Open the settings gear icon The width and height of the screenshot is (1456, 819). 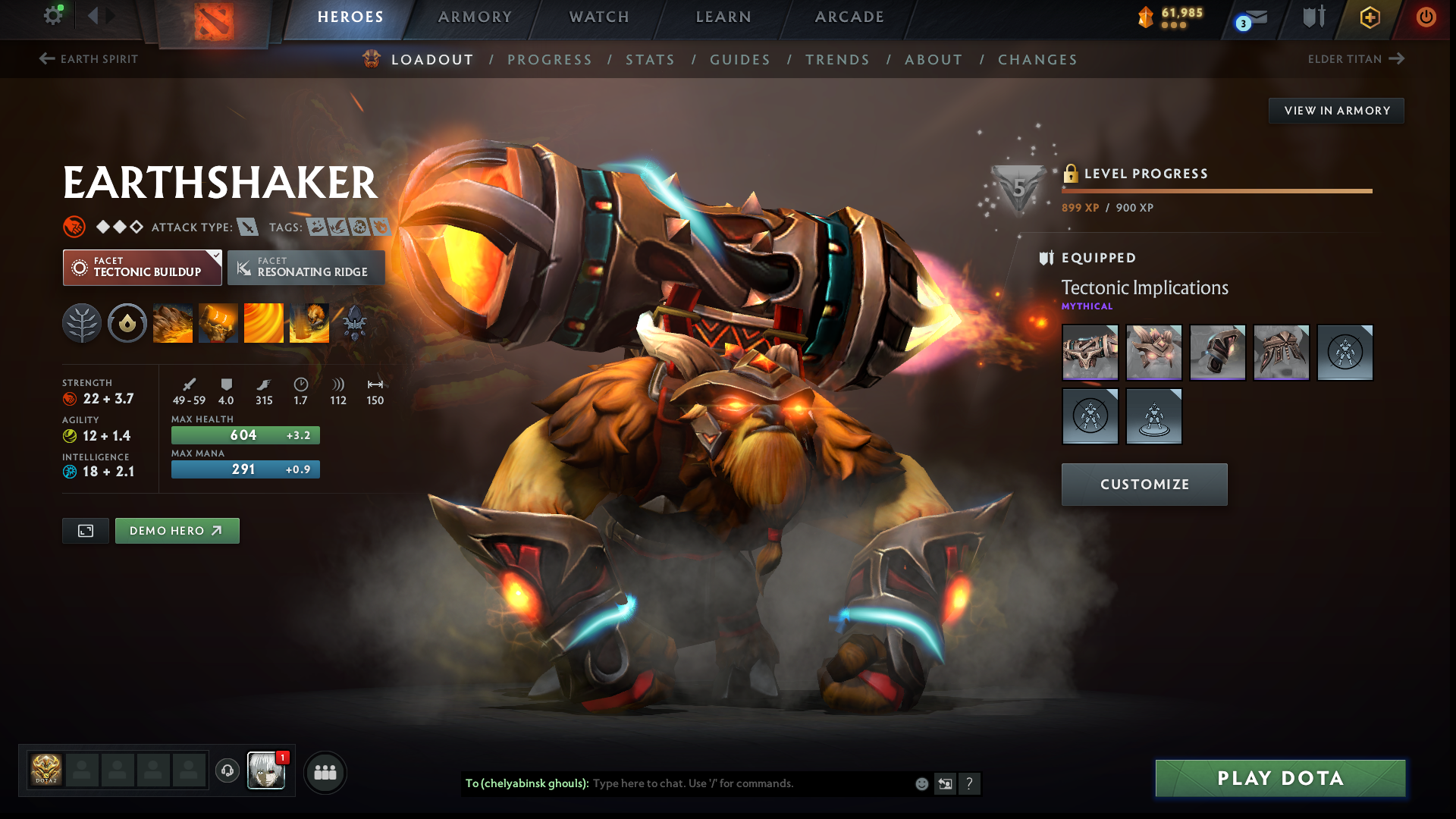[x=52, y=16]
